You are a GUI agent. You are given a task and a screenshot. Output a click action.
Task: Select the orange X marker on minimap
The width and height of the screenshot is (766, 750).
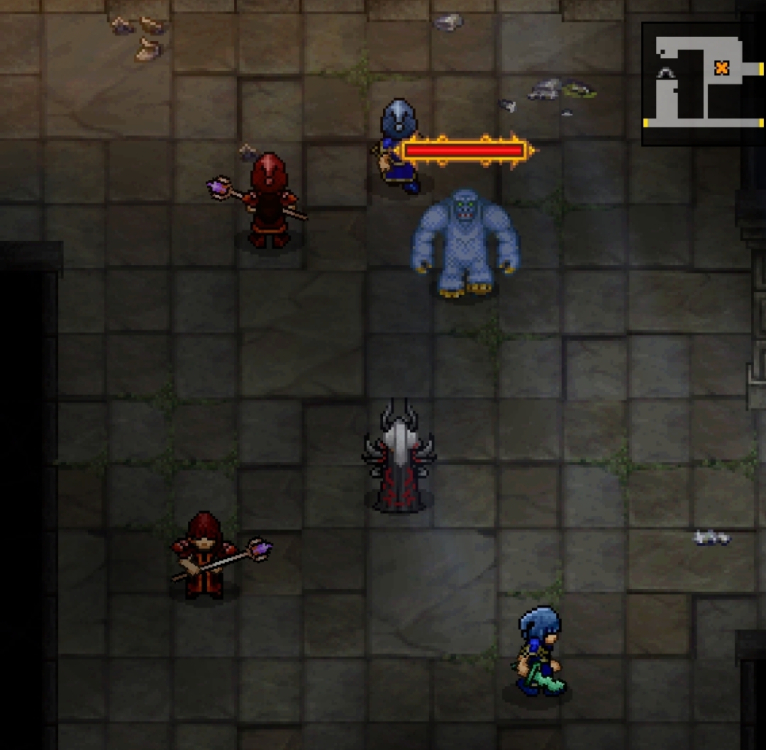pyautogui.click(x=721, y=68)
